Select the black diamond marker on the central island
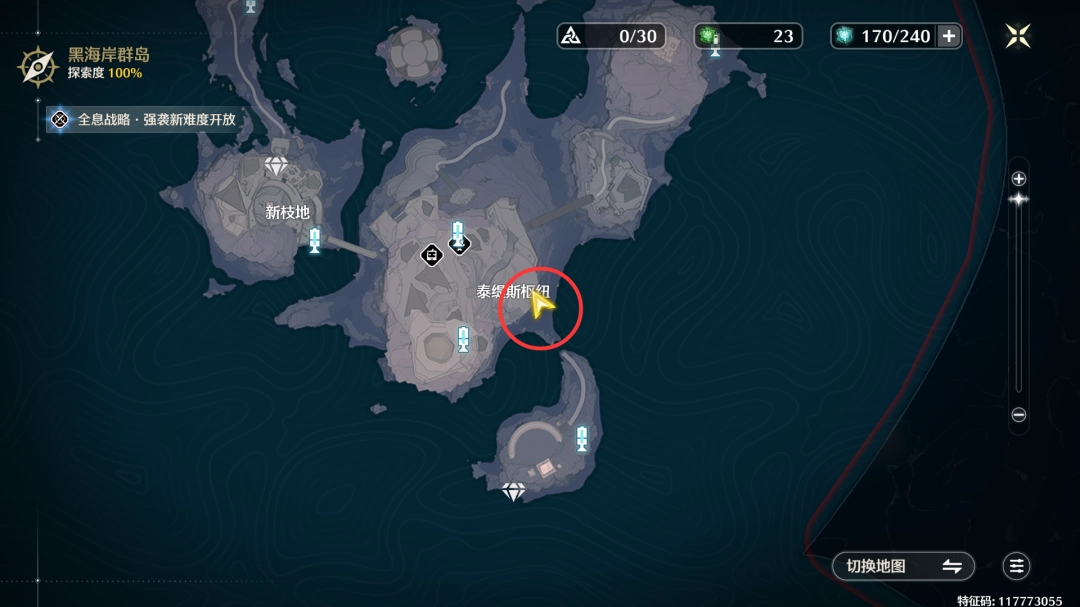This screenshot has height=607, width=1080. [431, 255]
